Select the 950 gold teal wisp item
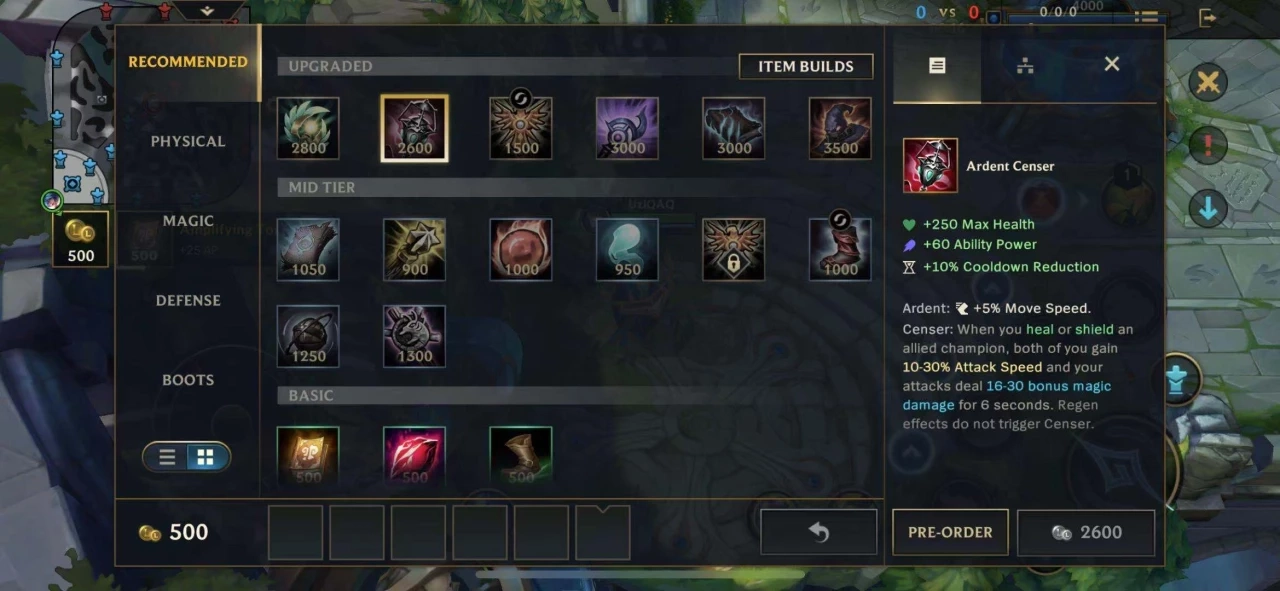Image resolution: width=1280 pixels, height=591 pixels. coord(627,249)
